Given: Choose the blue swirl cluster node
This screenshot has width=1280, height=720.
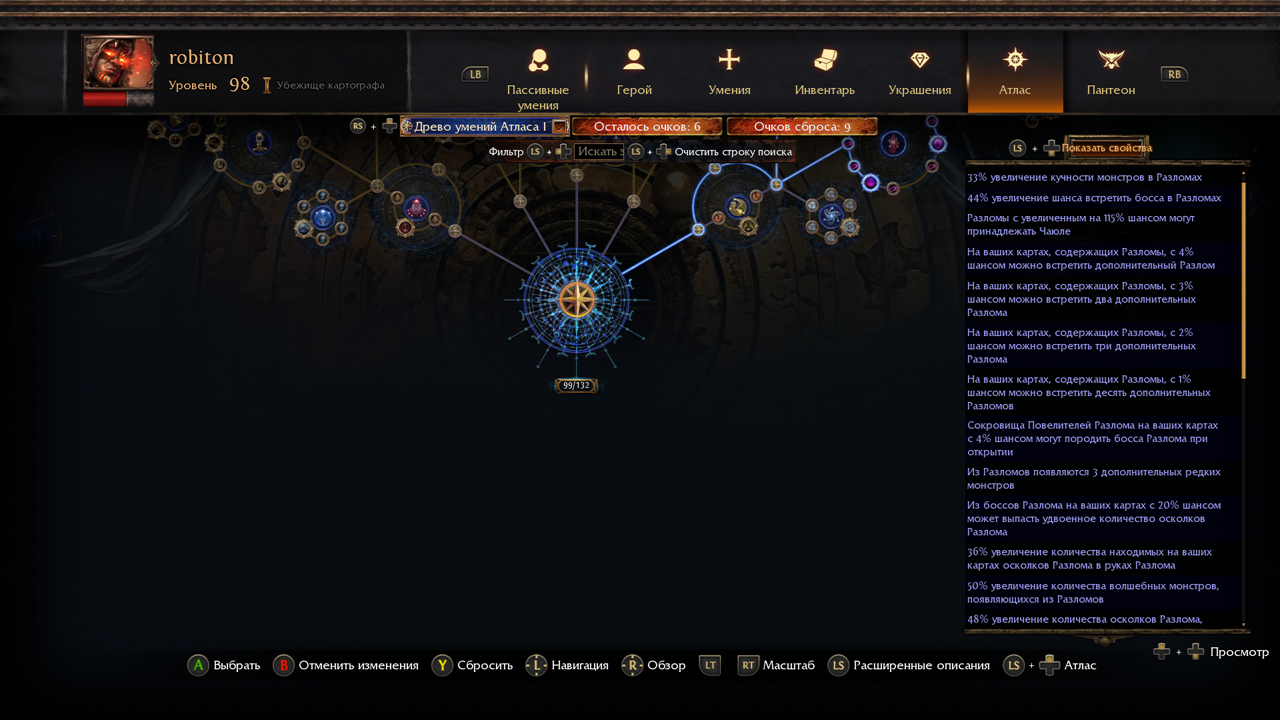Looking at the screenshot, I should click(831, 215).
